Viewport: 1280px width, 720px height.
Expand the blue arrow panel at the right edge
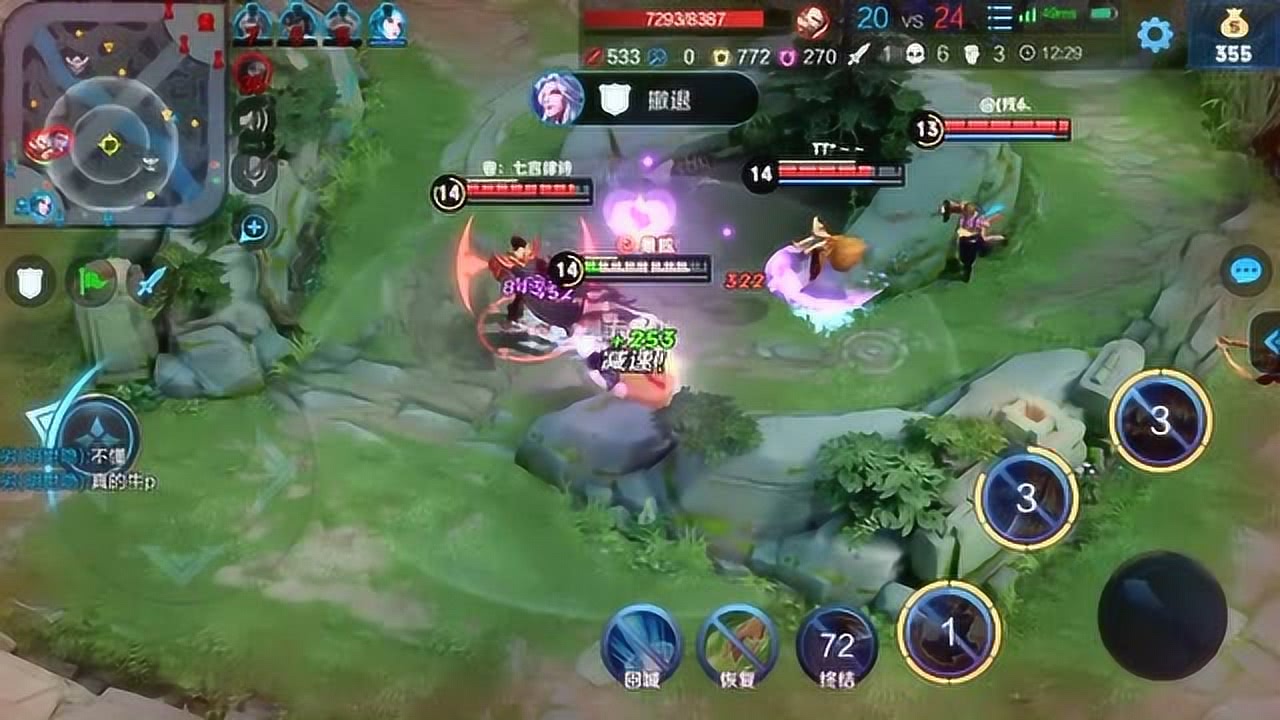tap(1268, 342)
